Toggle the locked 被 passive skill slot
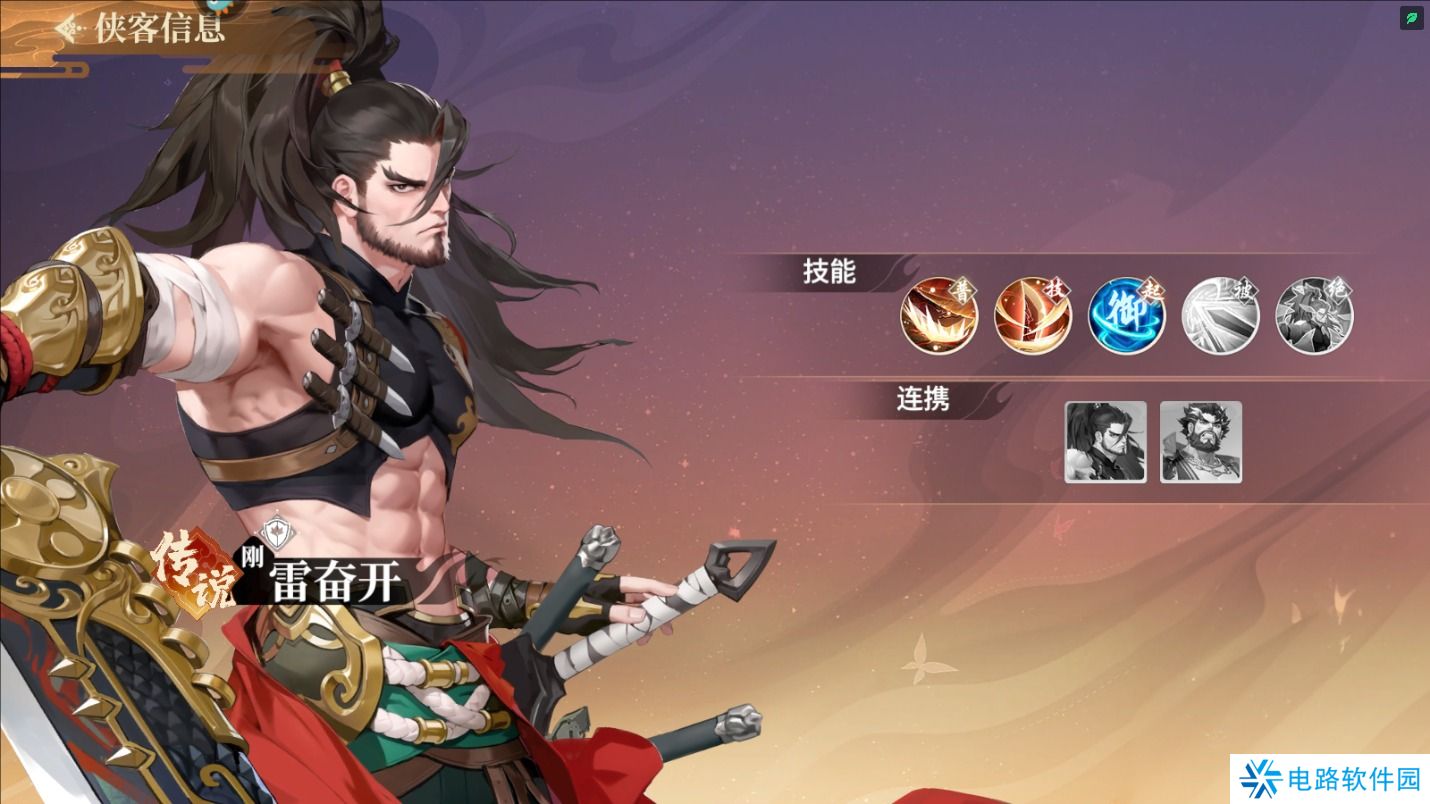Viewport: 1430px width, 804px height. [1220, 315]
